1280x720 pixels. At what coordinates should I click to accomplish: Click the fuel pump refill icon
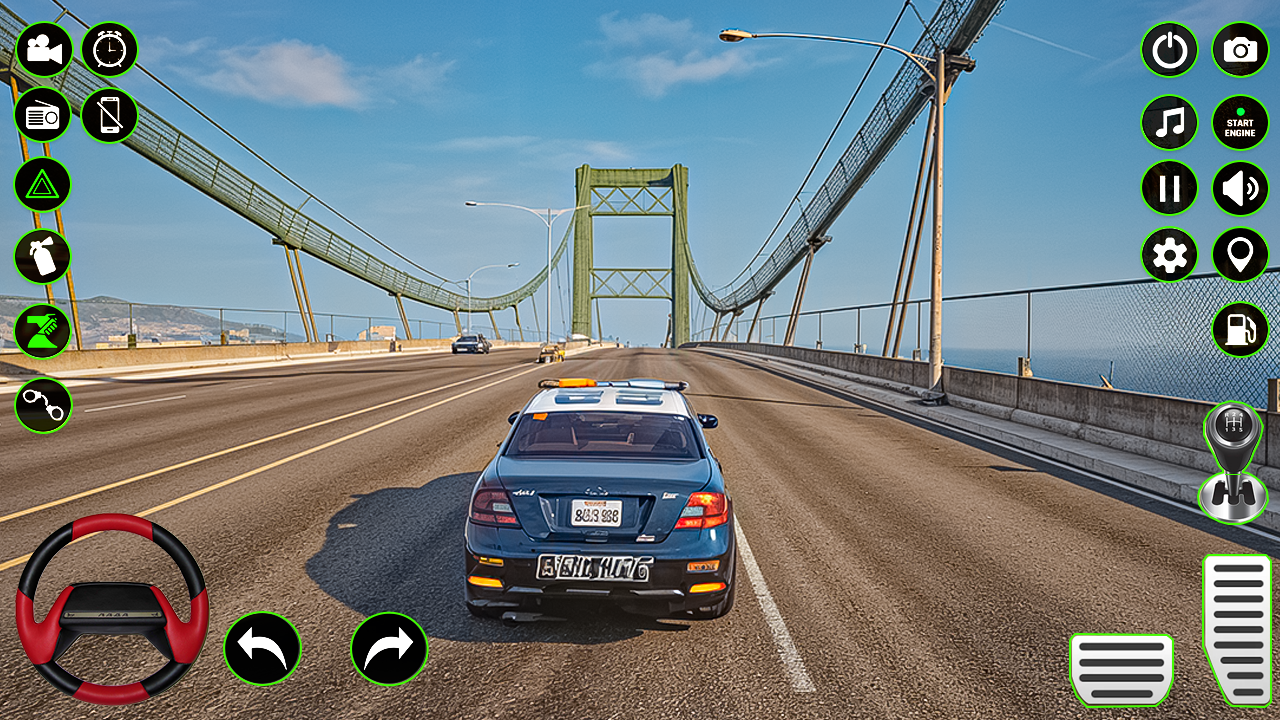(1238, 330)
